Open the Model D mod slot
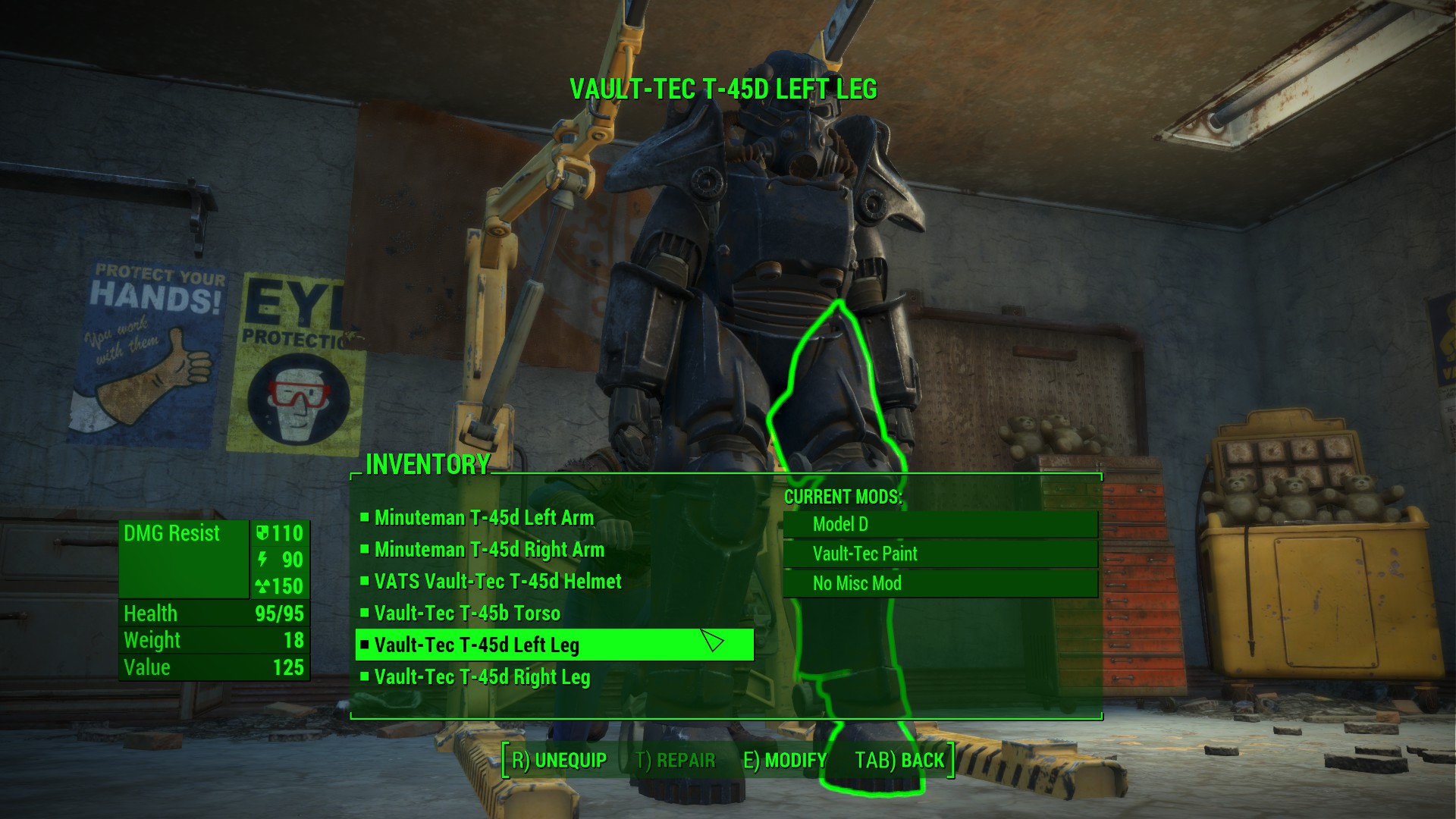Image resolution: width=1456 pixels, height=819 pixels. pos(940,524)
